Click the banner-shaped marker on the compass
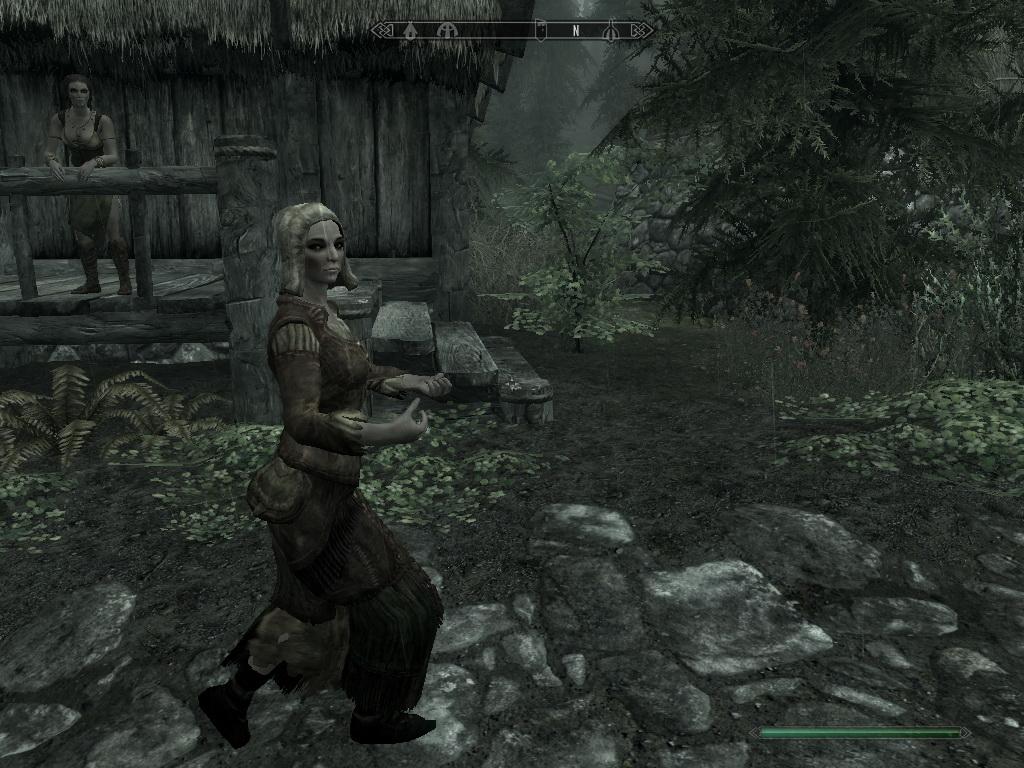The width and height of the screenshot is (1024, 768). (x=541, y=30)
